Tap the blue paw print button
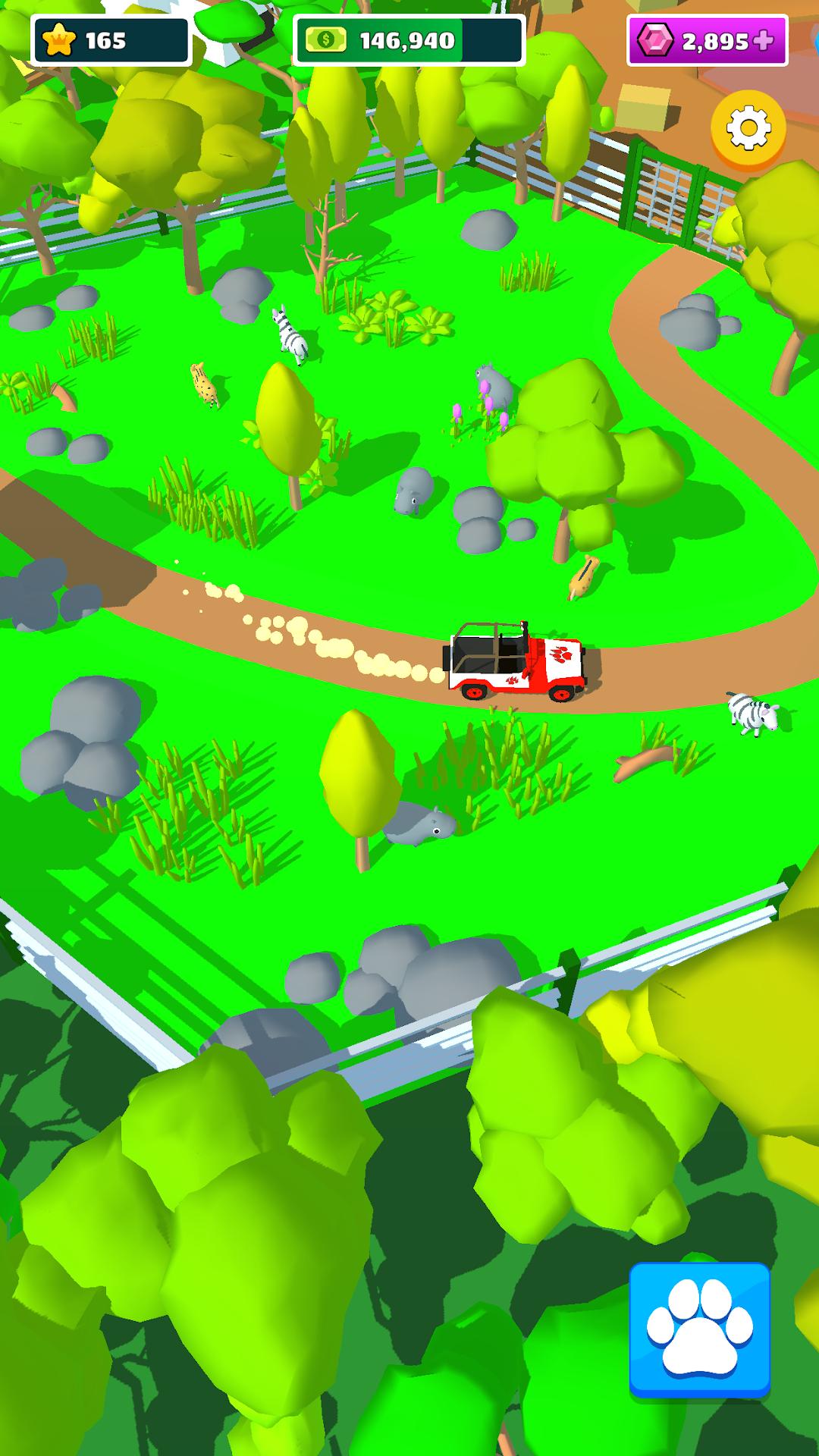This screenshot has width=819, height=1456. 699,1329
